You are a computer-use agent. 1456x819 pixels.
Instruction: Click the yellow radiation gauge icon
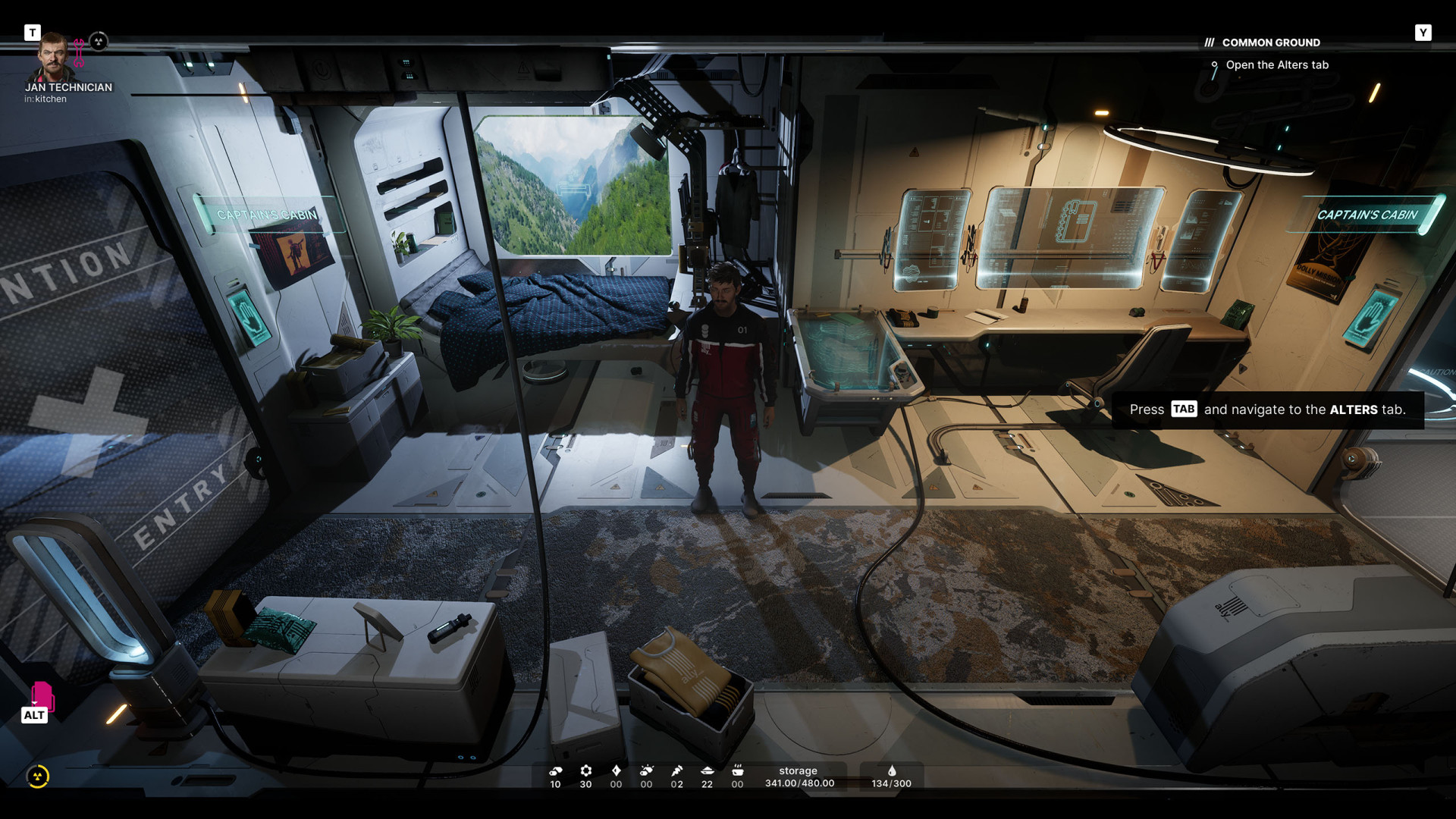pos(38,777)
